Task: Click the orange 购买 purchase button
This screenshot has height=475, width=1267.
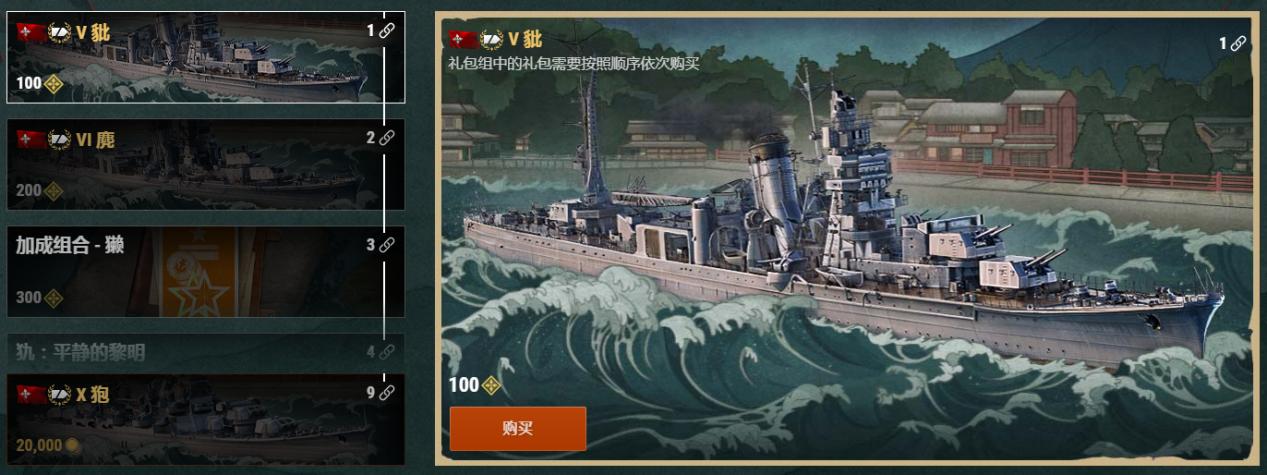Action: click(517, 428)
